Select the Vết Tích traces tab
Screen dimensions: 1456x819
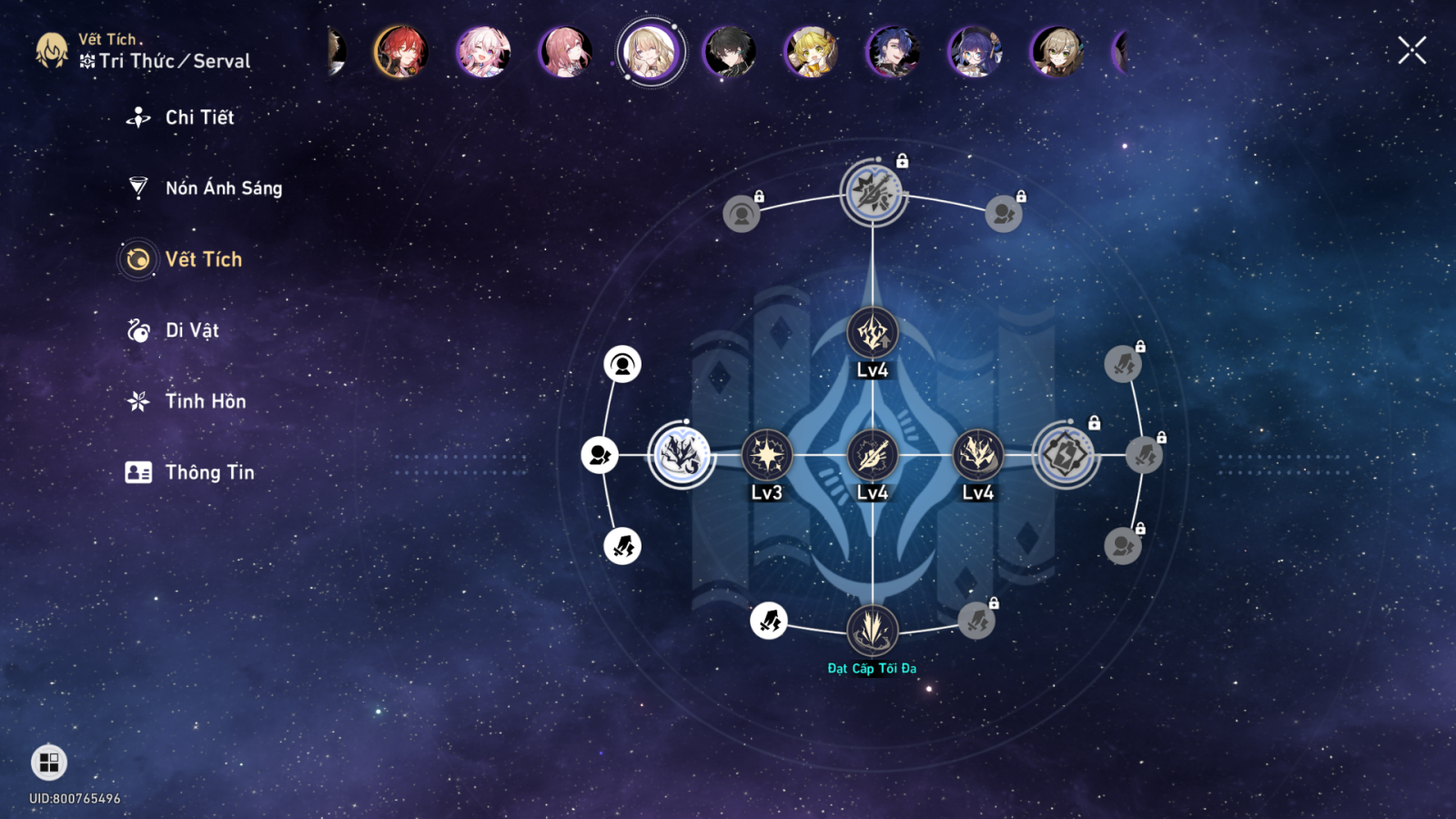(x=203, y=259)
